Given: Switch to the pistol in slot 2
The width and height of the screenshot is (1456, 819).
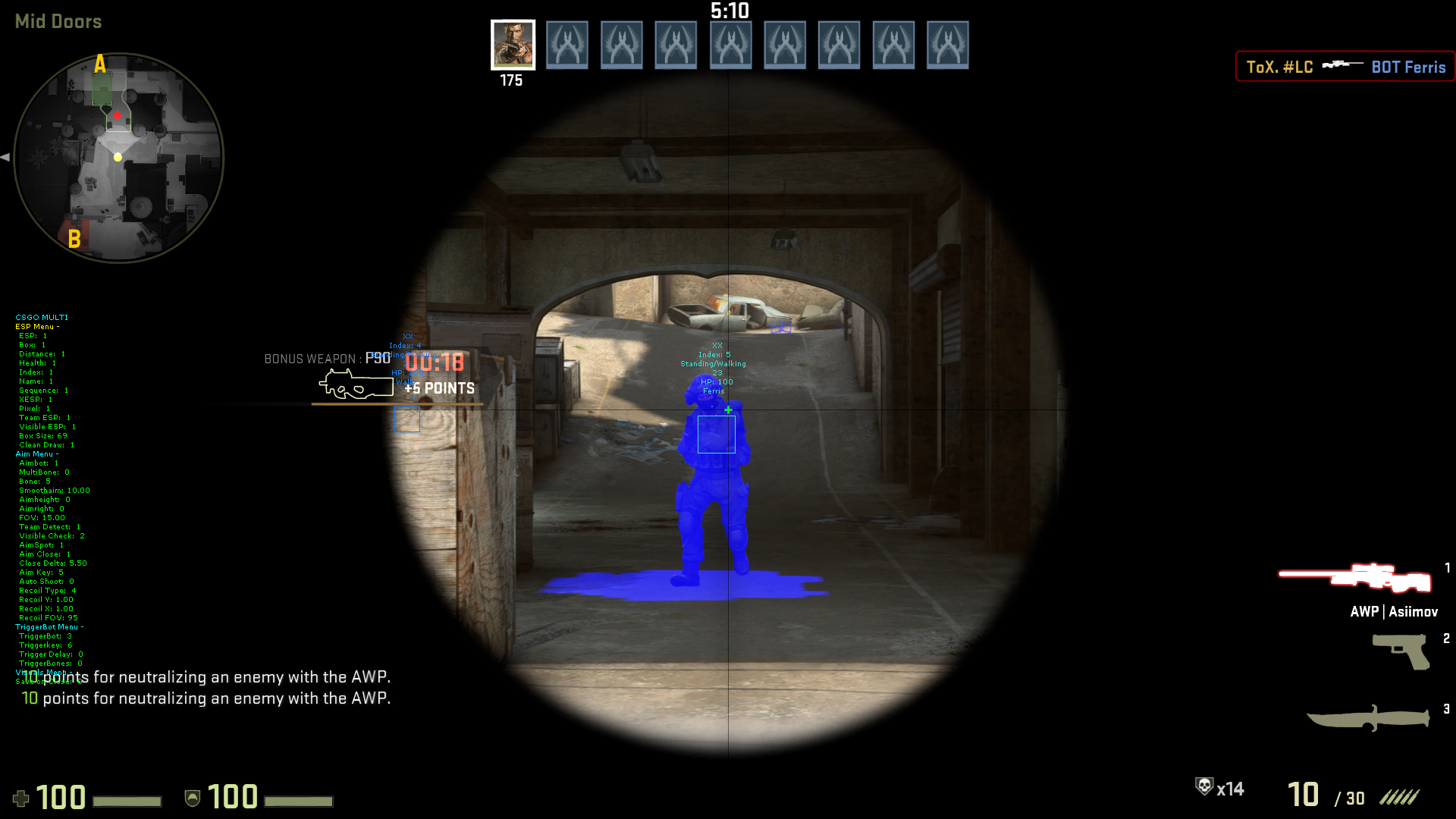Looking at the screenshot, I should click(1401, 651).
